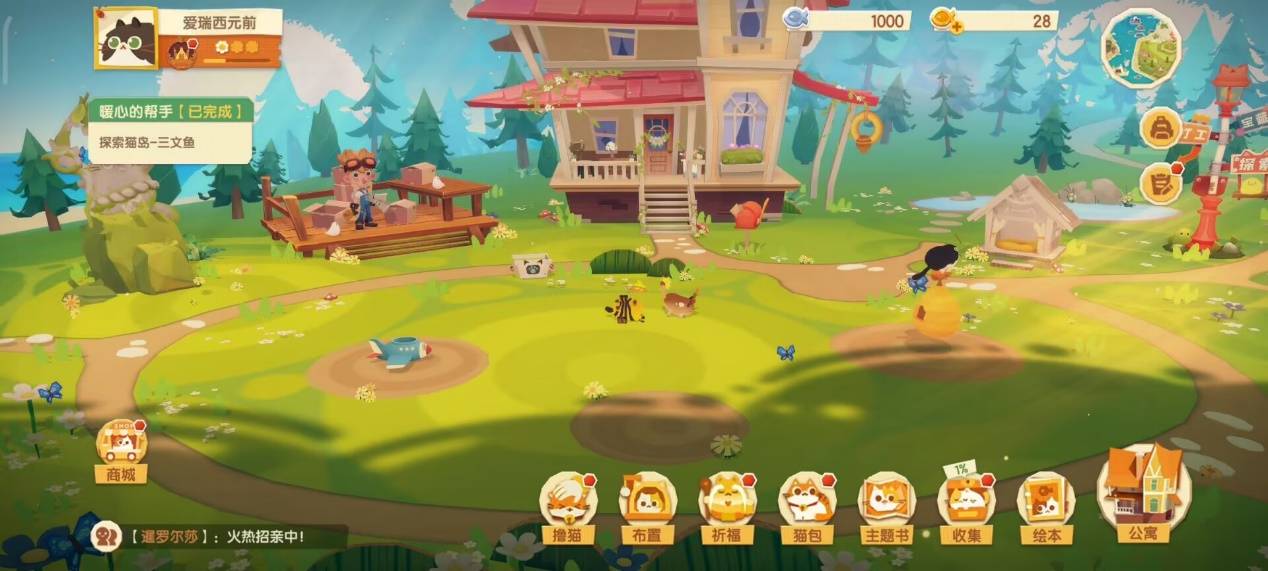The width and height of the screenshot is (1268, 571).
Task: Enter the 公寓 apartment
Action: point(1143,492)
